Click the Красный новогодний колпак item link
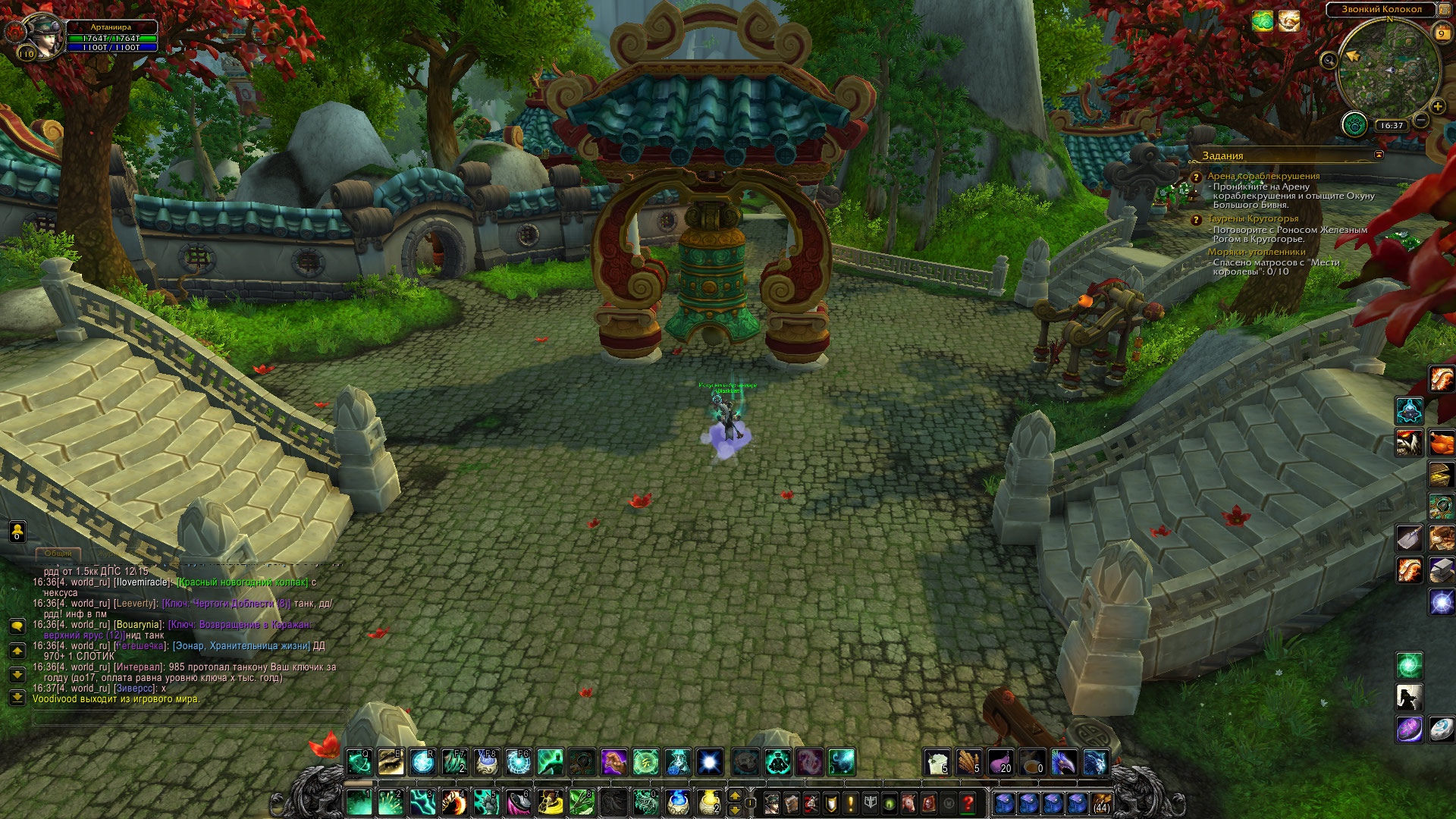1456x819 pixels. pos(242,582)
